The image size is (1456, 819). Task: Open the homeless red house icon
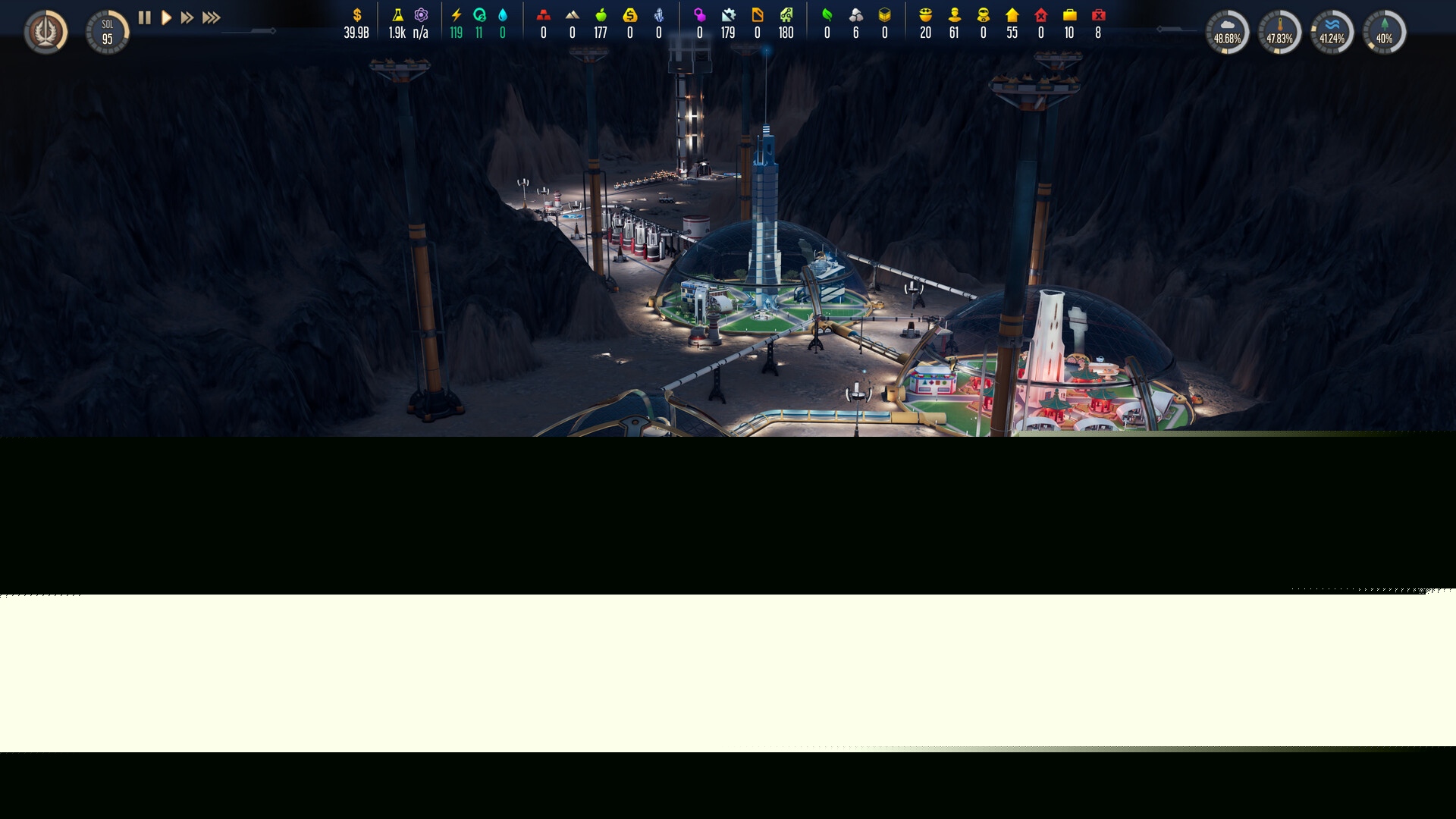pyautogui.click(x=1040, y=15)
